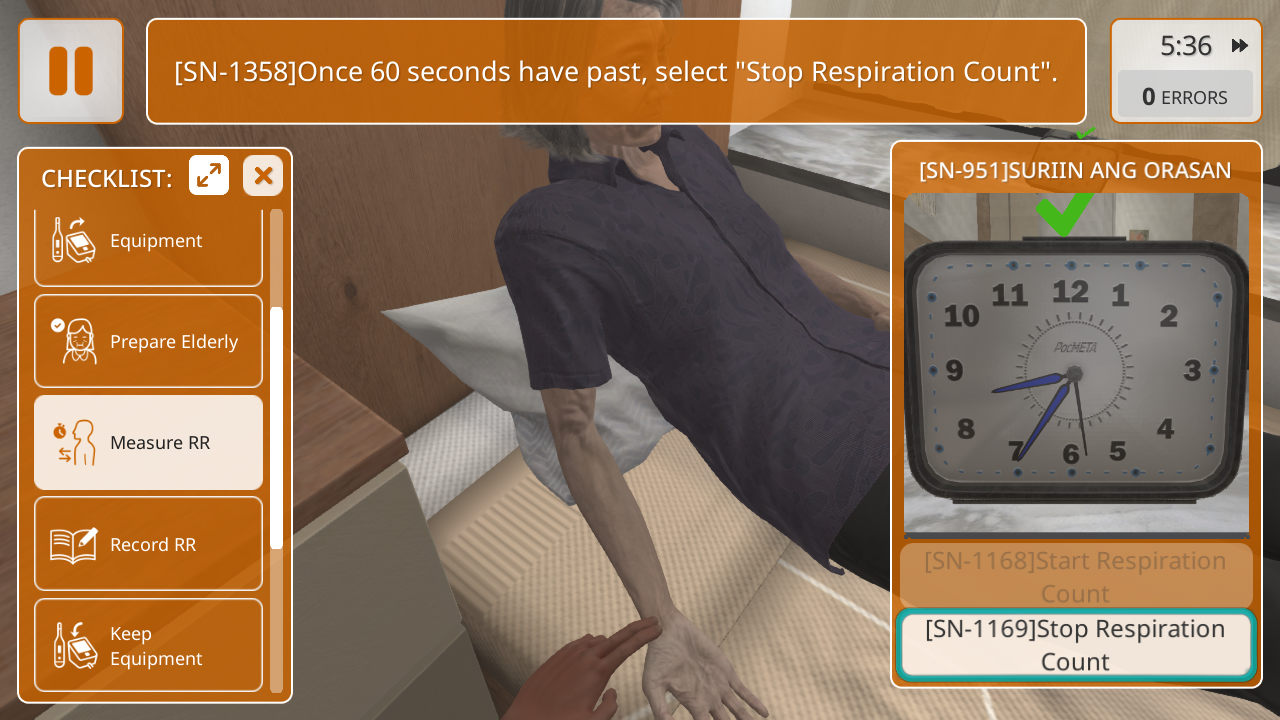The height and width of the screenshot is (720, 1280).
Task: Select the Prepare Elderly checklist item
Action: tap(148, 341)
